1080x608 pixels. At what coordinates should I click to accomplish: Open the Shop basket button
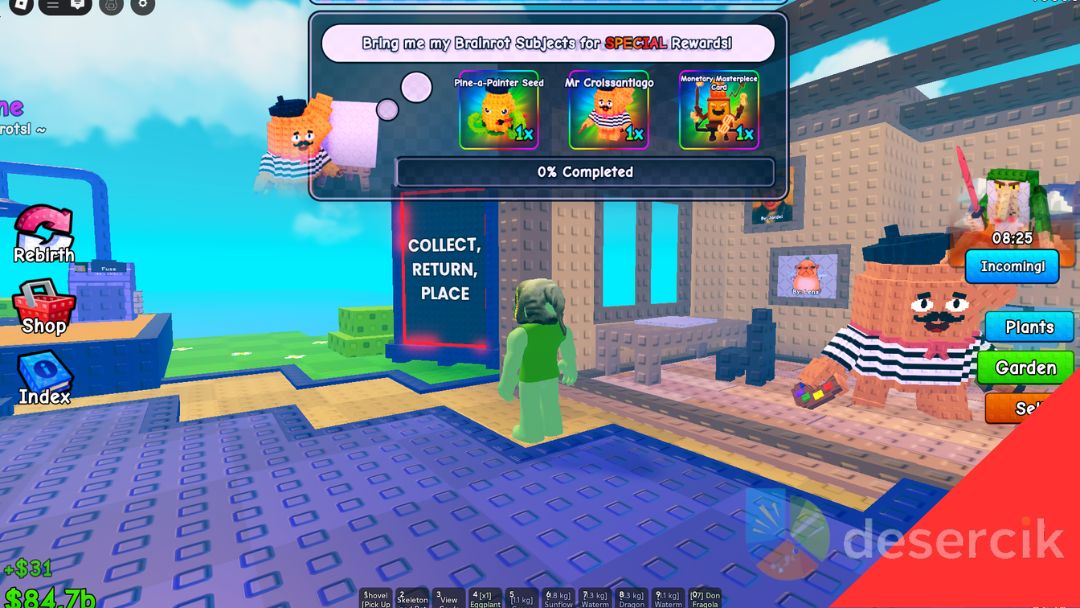(44, 308)
